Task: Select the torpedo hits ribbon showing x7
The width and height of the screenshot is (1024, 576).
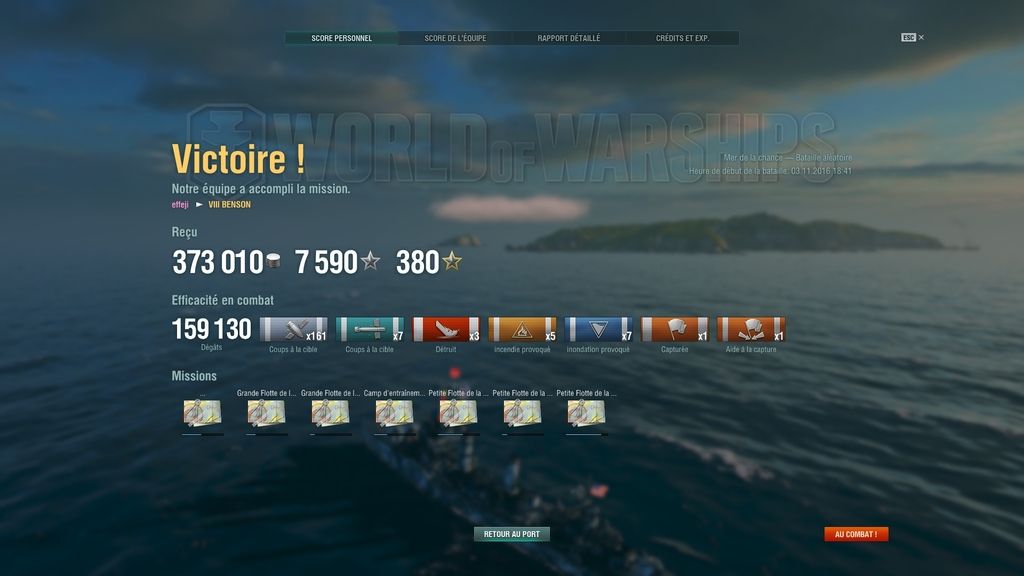Action: 369,330
